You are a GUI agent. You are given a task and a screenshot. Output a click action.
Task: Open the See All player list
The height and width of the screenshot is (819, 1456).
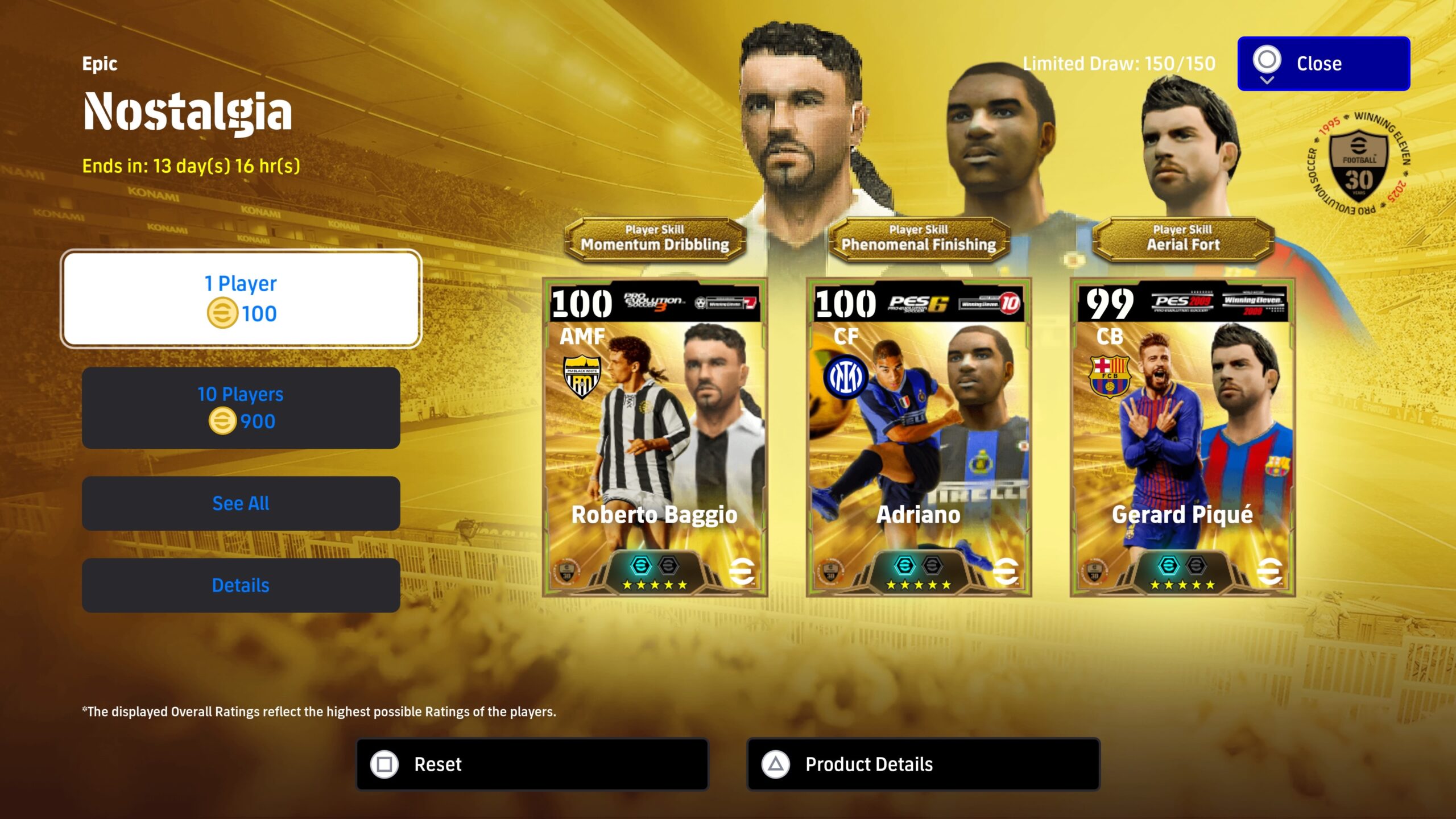241,503
